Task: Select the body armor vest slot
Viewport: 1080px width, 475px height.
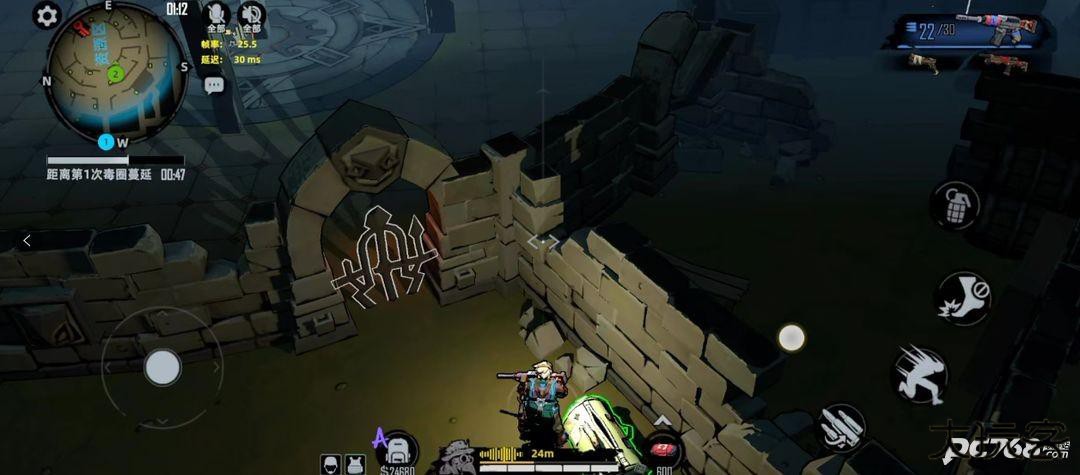Action: tap(354, 464)
